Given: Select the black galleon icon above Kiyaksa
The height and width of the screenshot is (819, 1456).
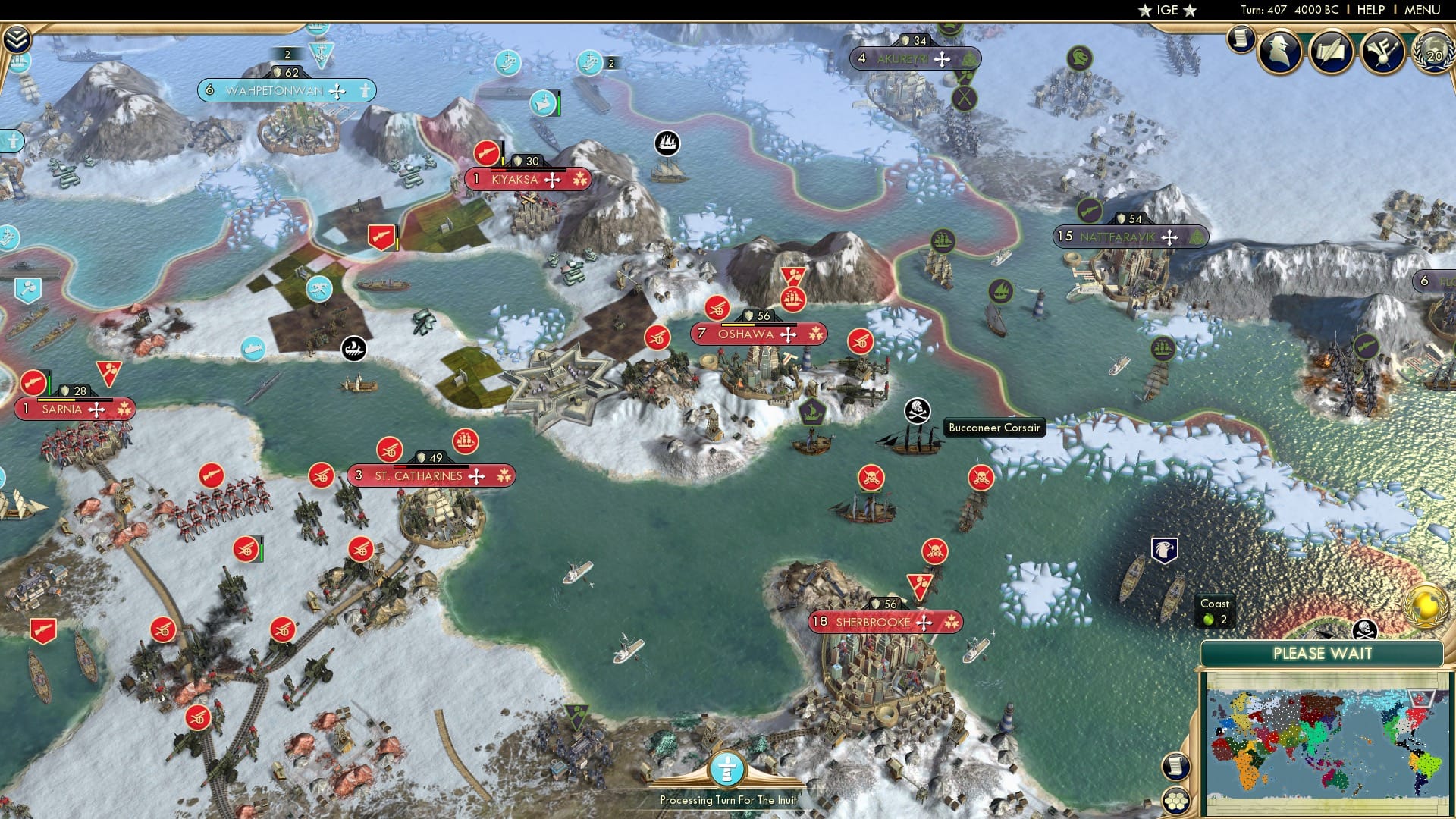Looking at the screenshot, I should point(667,140).
